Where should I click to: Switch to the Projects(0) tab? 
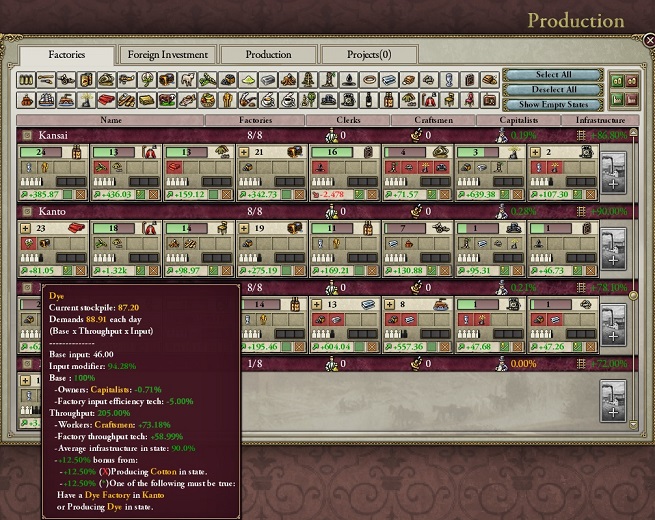click(x=369, y=55)
